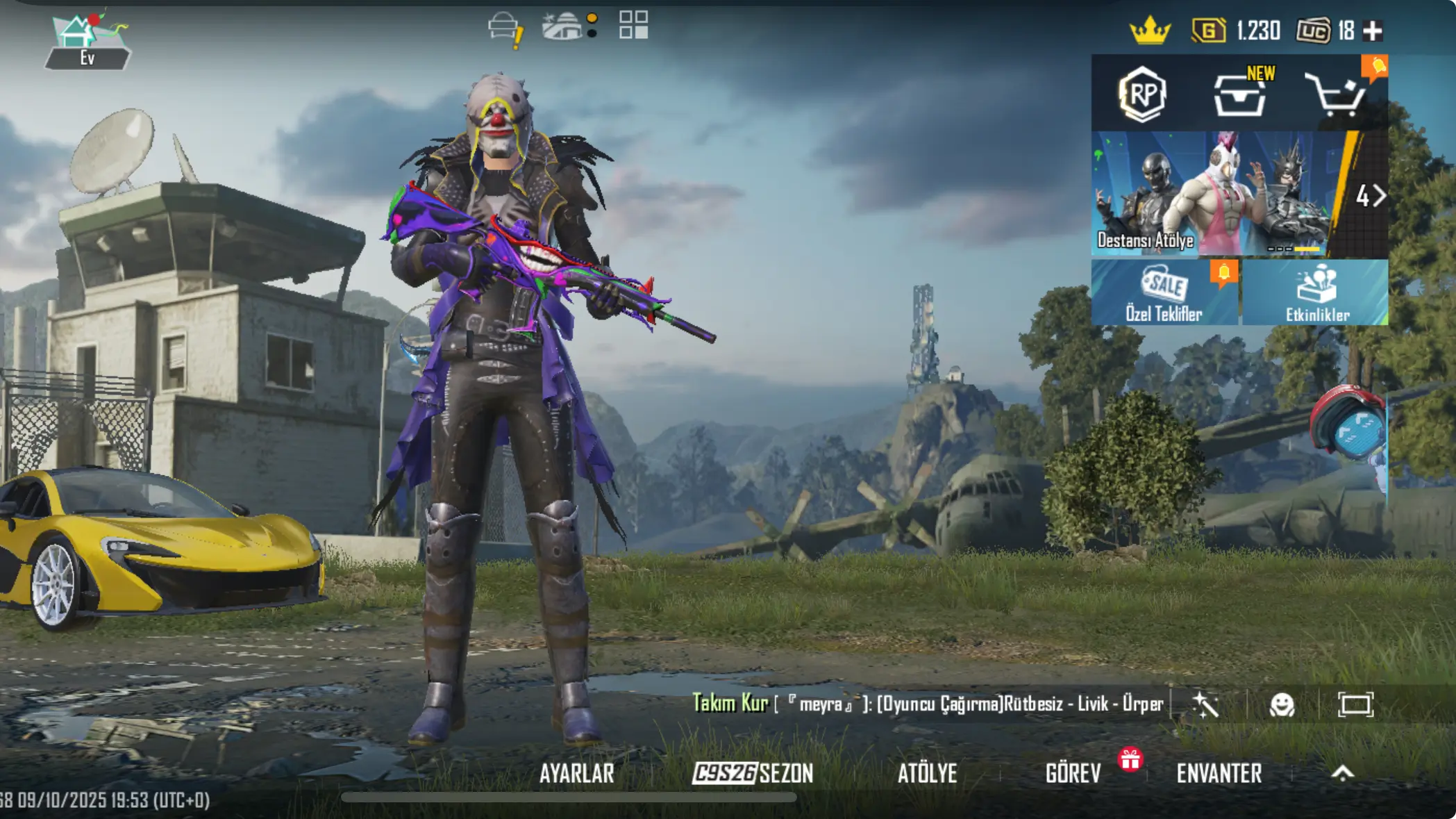Screen dimensions: 1456x819
Task: Open the Etkinlikler events panel
Action: 1316,293
